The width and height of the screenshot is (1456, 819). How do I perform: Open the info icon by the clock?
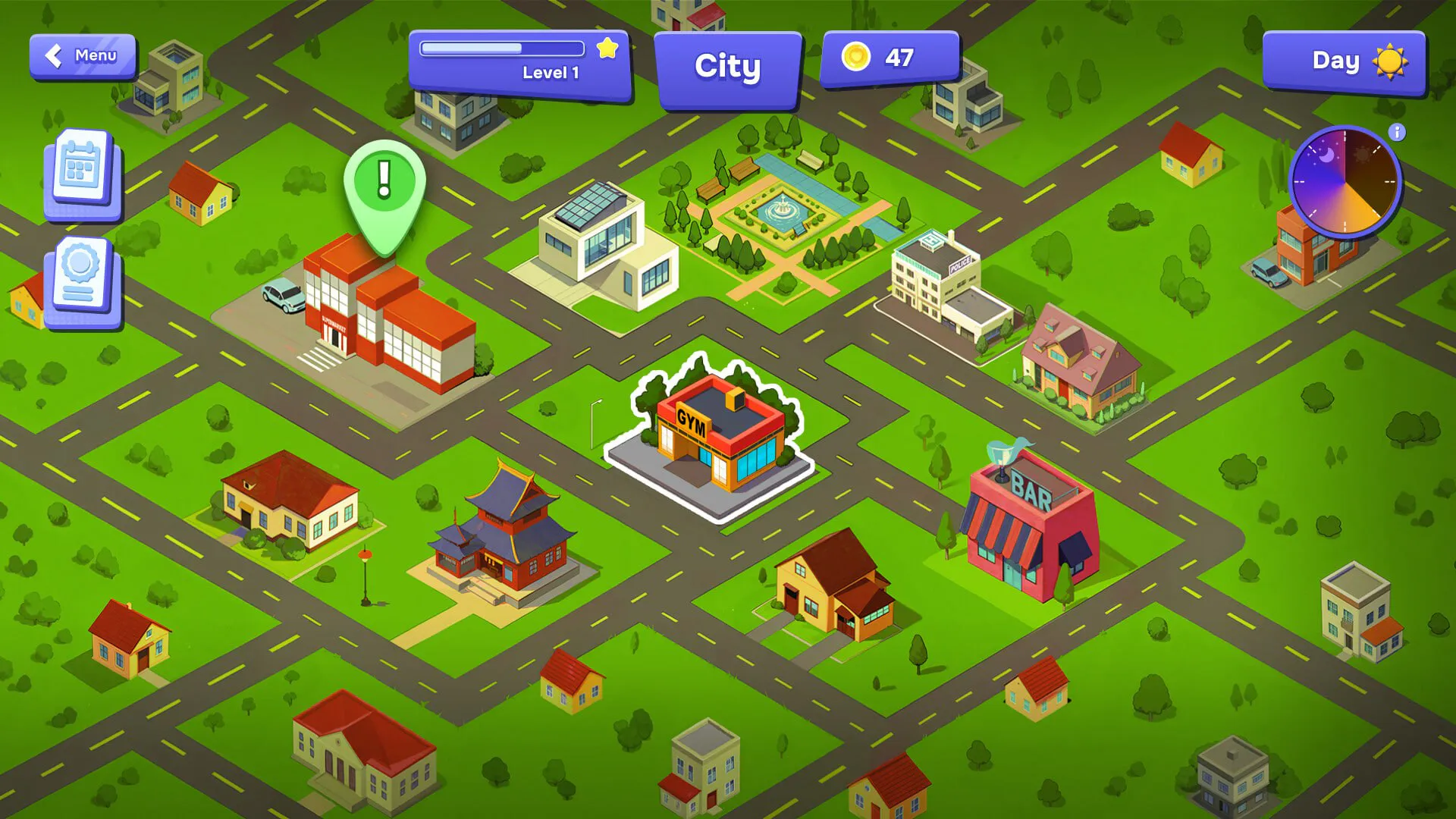pos(1397,132)
